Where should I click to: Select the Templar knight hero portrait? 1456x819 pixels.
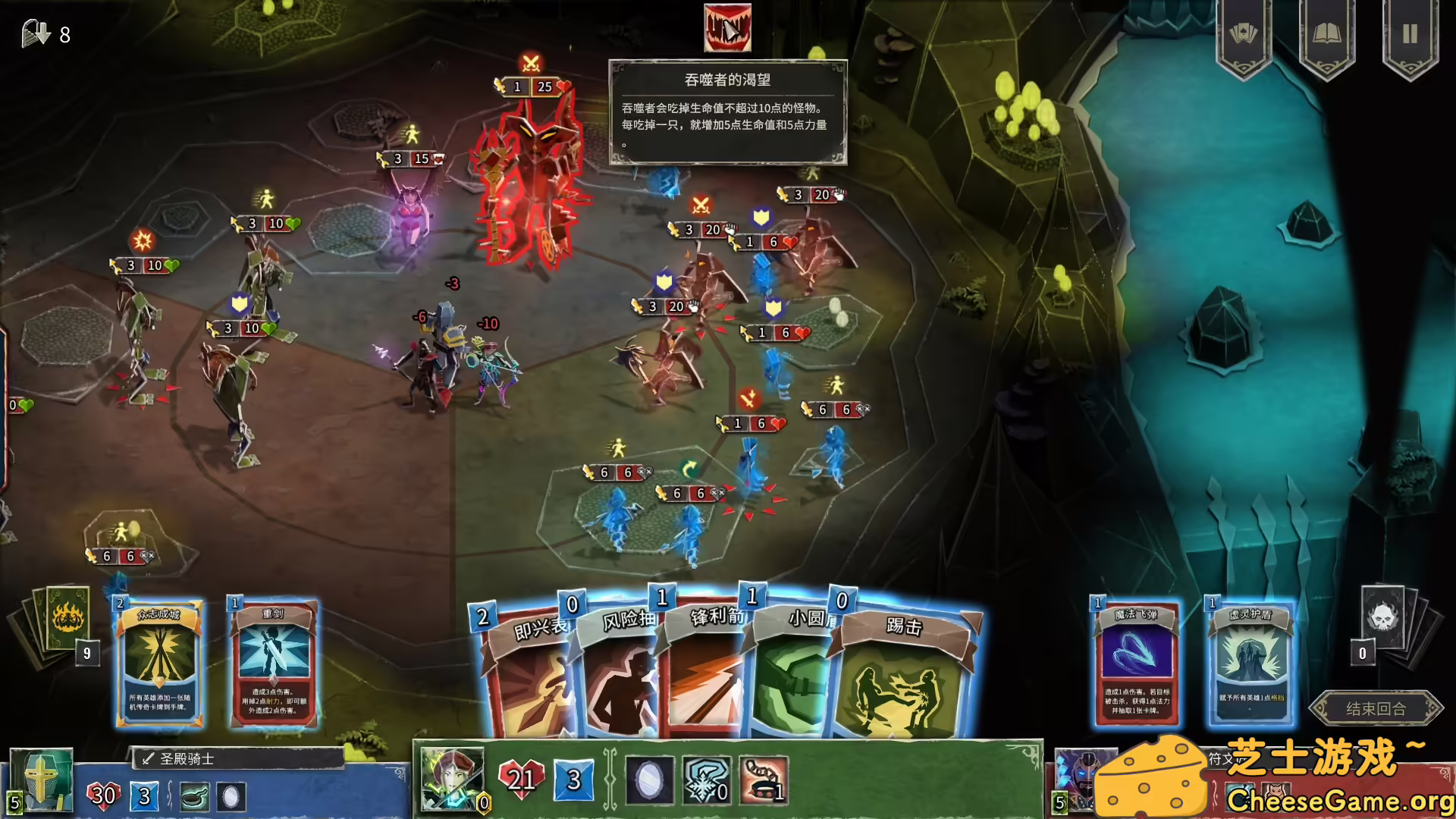[x=42, y=780]
